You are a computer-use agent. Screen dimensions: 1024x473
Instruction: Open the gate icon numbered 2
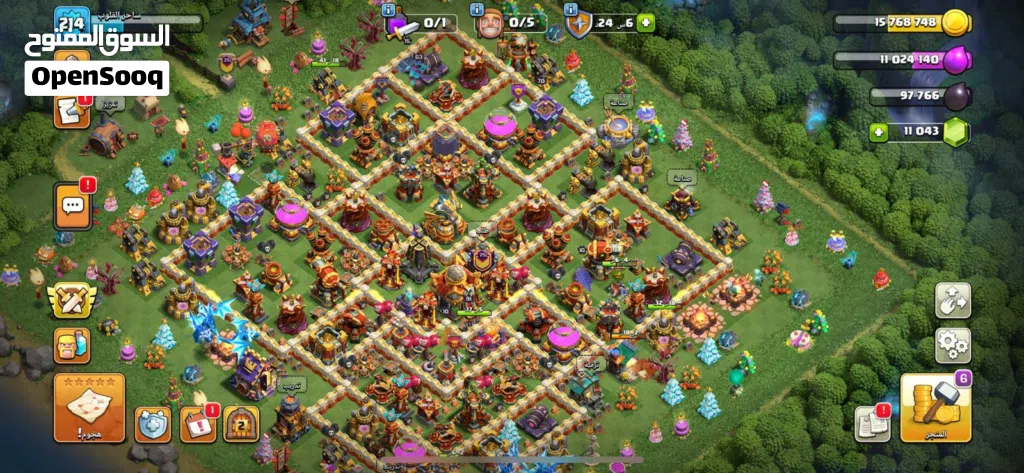[x=241, y=424]
